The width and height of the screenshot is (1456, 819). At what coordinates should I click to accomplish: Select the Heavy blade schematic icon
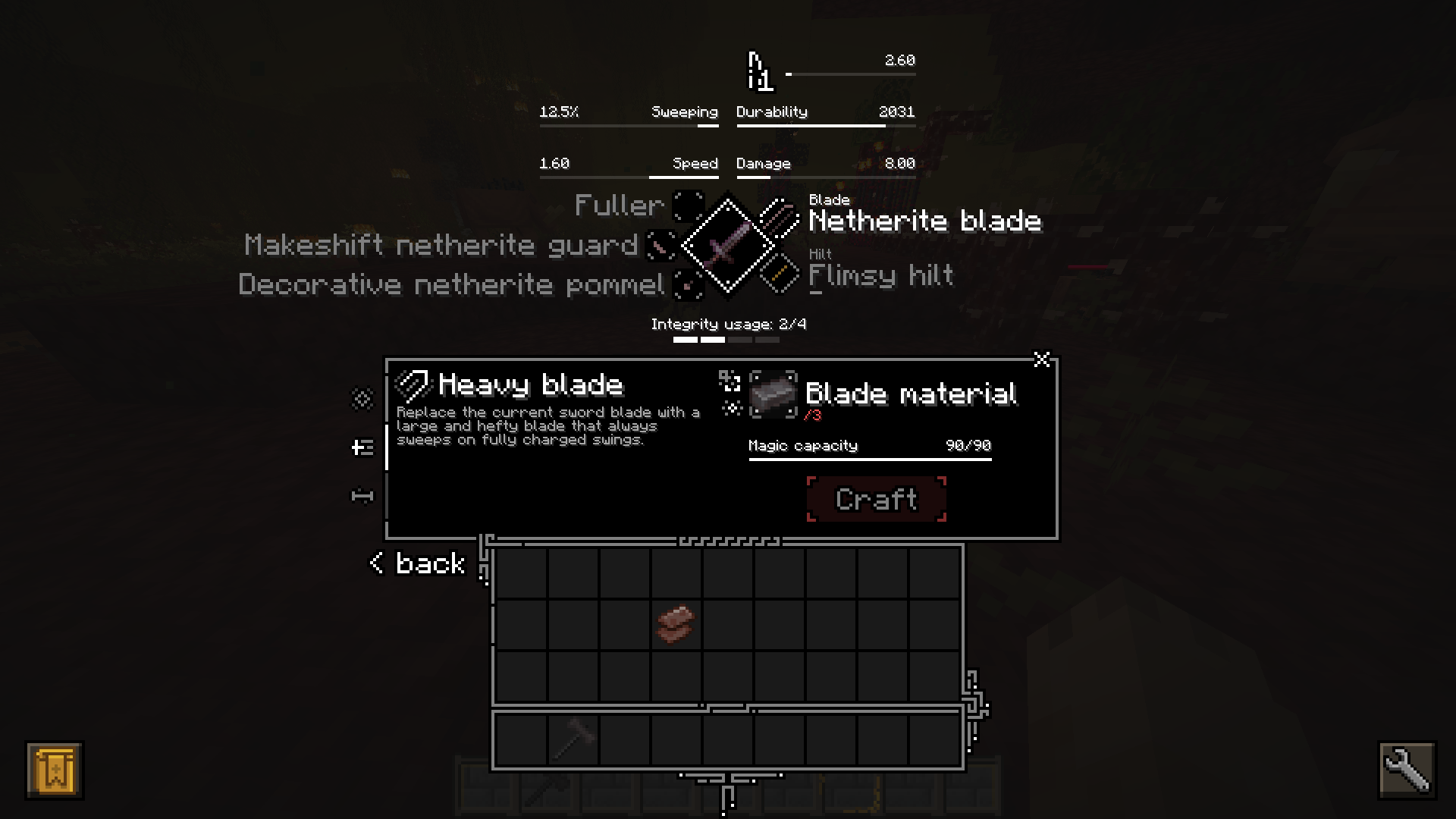(x=416, y=385)
